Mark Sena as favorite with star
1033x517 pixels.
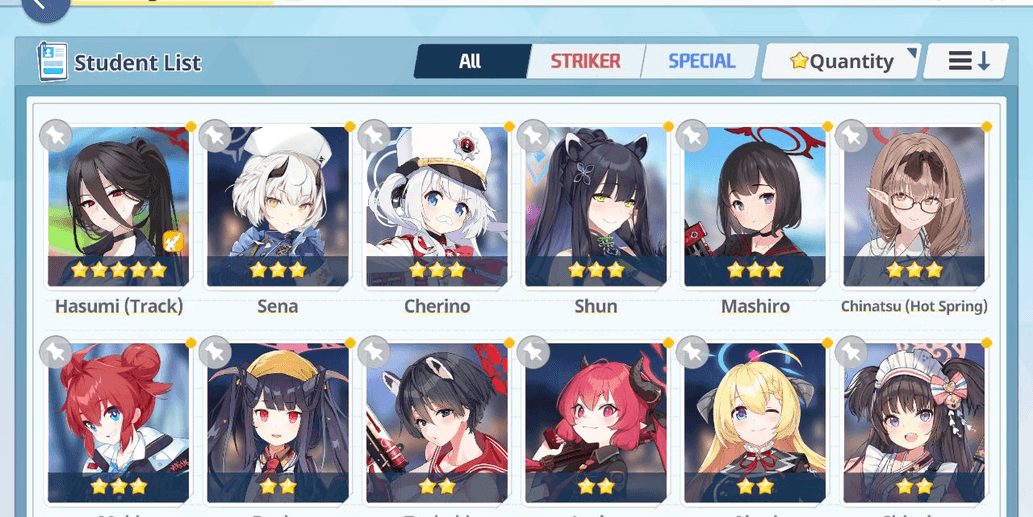pyautogui.click(x=215, y=135)
